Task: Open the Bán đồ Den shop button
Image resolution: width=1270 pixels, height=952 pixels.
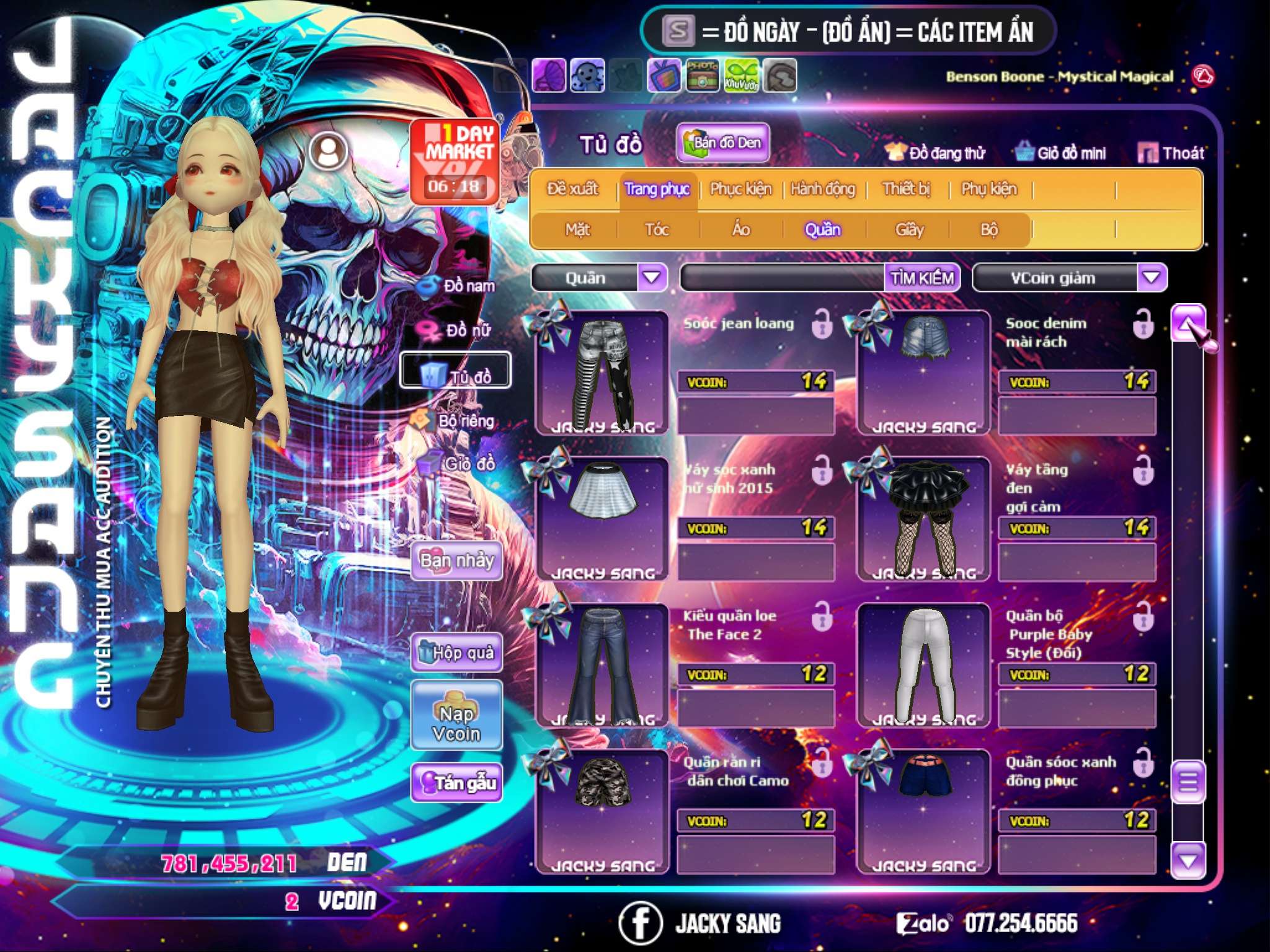Action: (x=723, y=143)
